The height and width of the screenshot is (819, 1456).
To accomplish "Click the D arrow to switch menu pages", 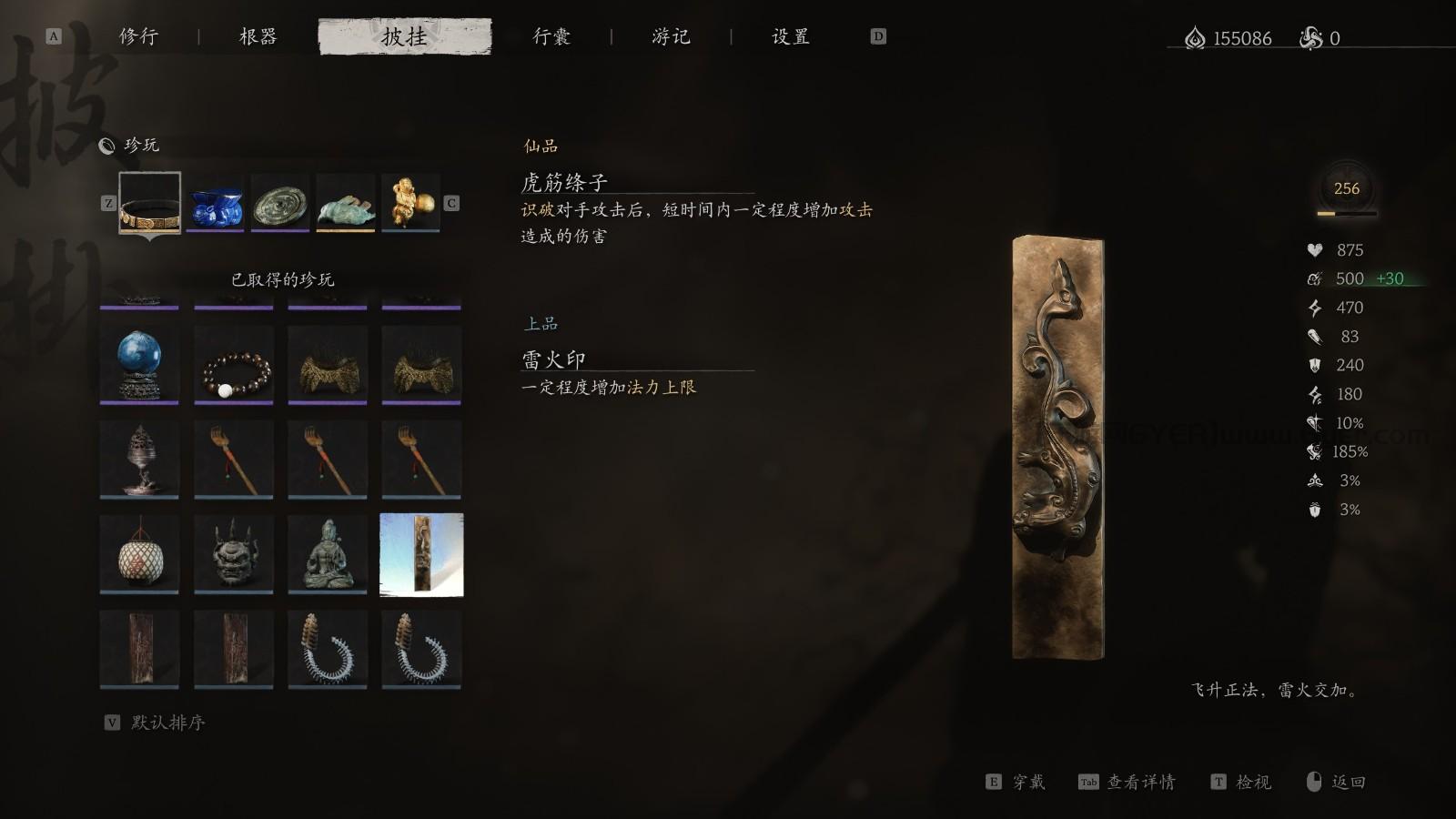I will (879, 37).
